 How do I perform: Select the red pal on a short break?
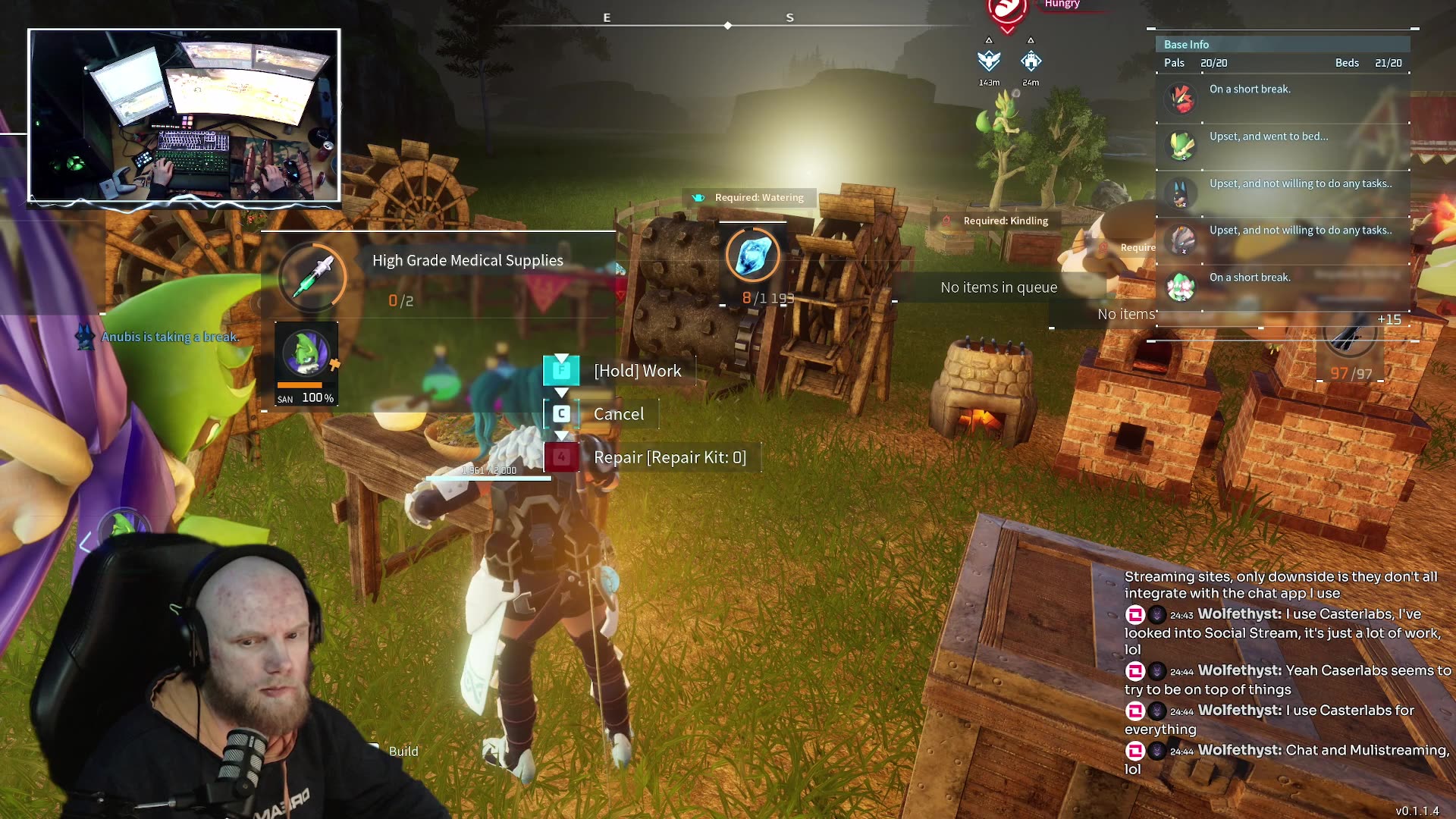pyautogui.click(x=1181, y=99)
